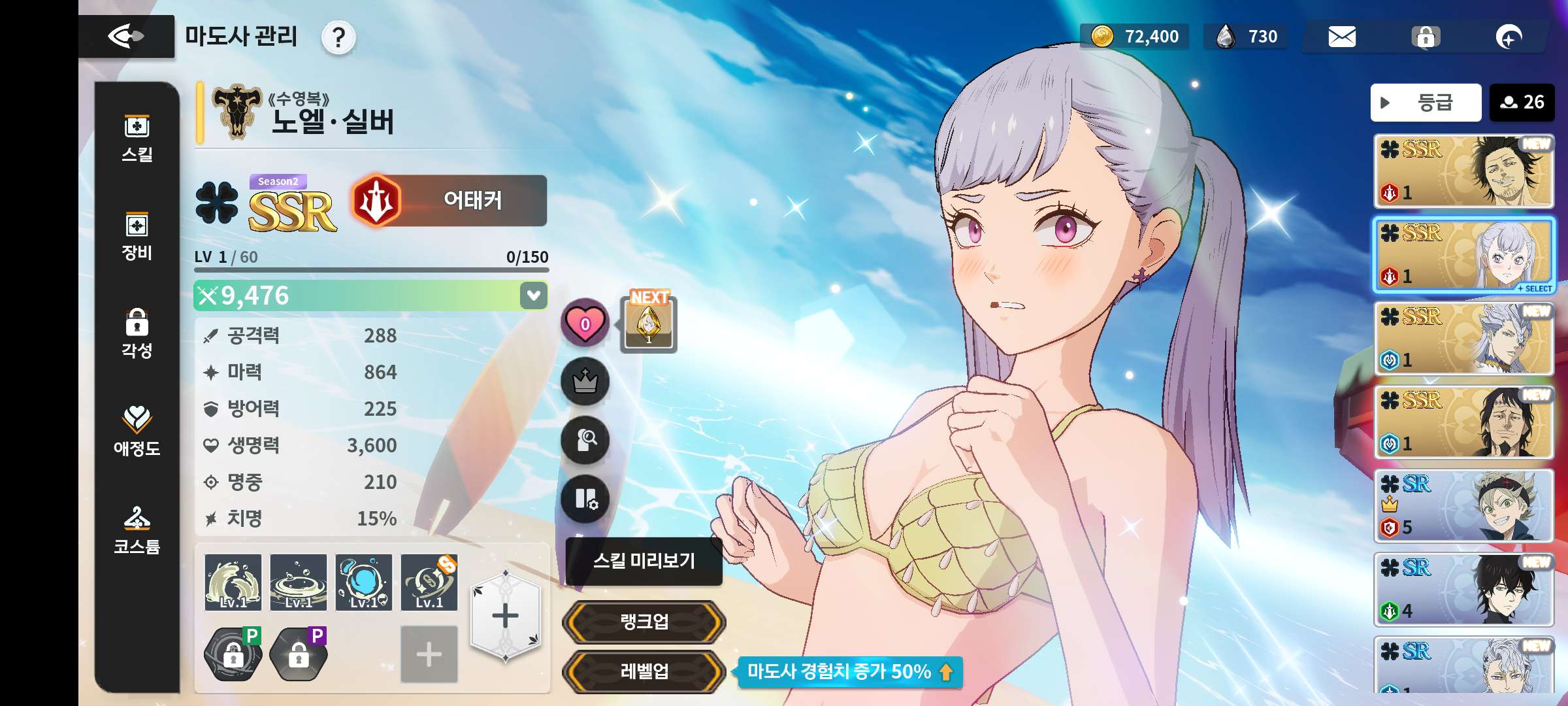Image resolution: width=1568 pixels, height=706 pixels.
Task: Switch to the 애정도 affection tab
Action: [x=137, y=431]
